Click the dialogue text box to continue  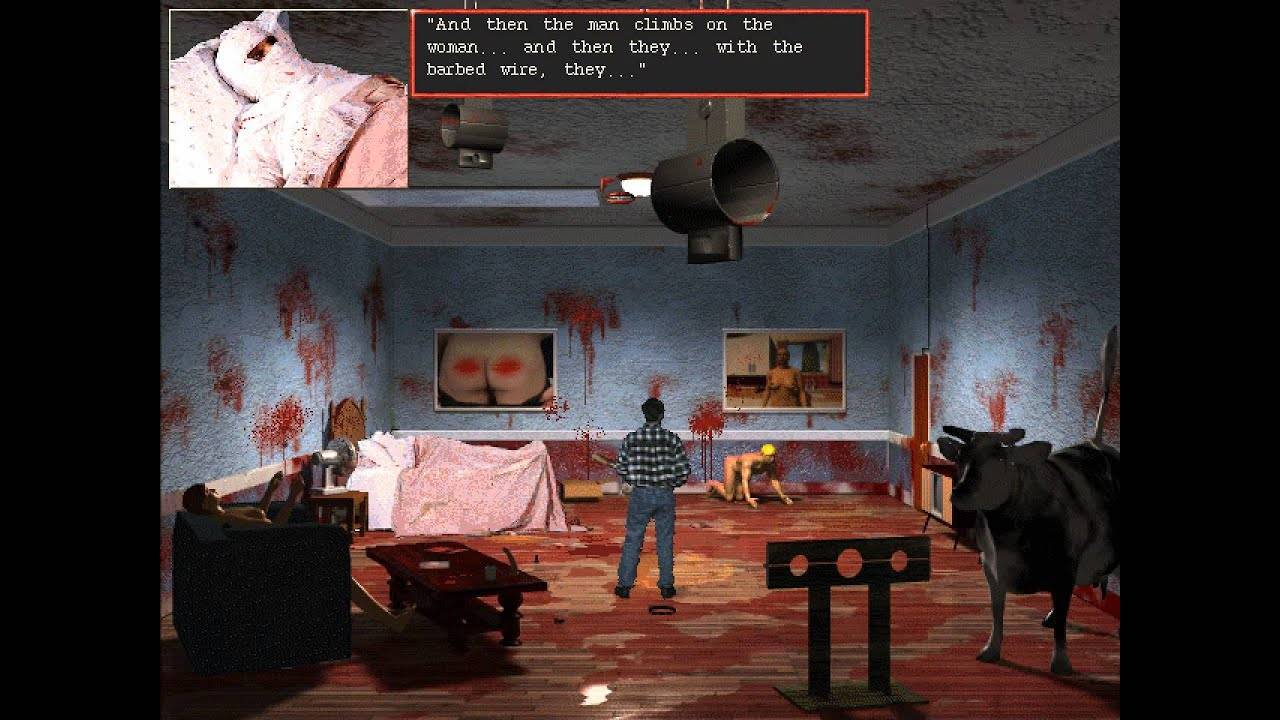coord(640,53)
